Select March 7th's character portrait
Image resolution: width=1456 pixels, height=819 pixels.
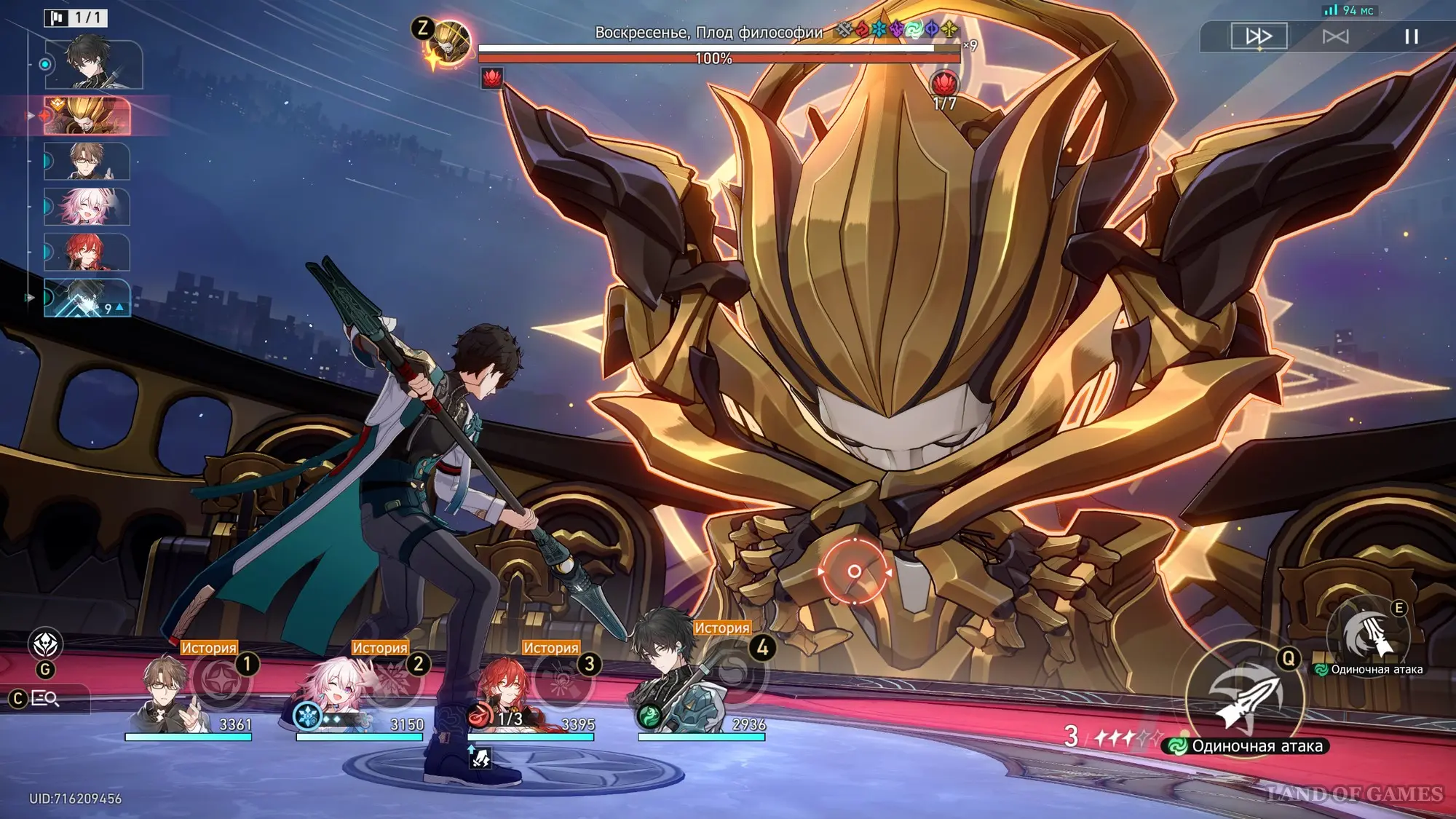pyautogui.click(x=337, y=695)
